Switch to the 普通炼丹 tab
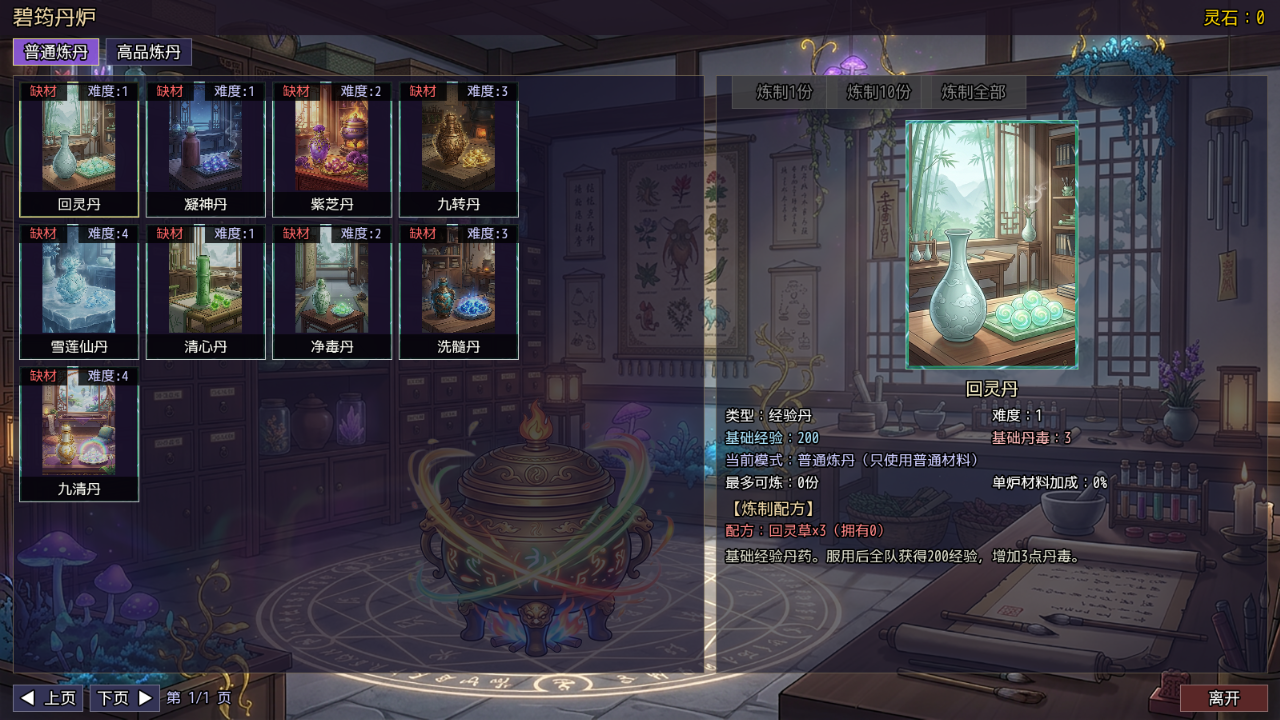1280x720 pixels. 55,51
